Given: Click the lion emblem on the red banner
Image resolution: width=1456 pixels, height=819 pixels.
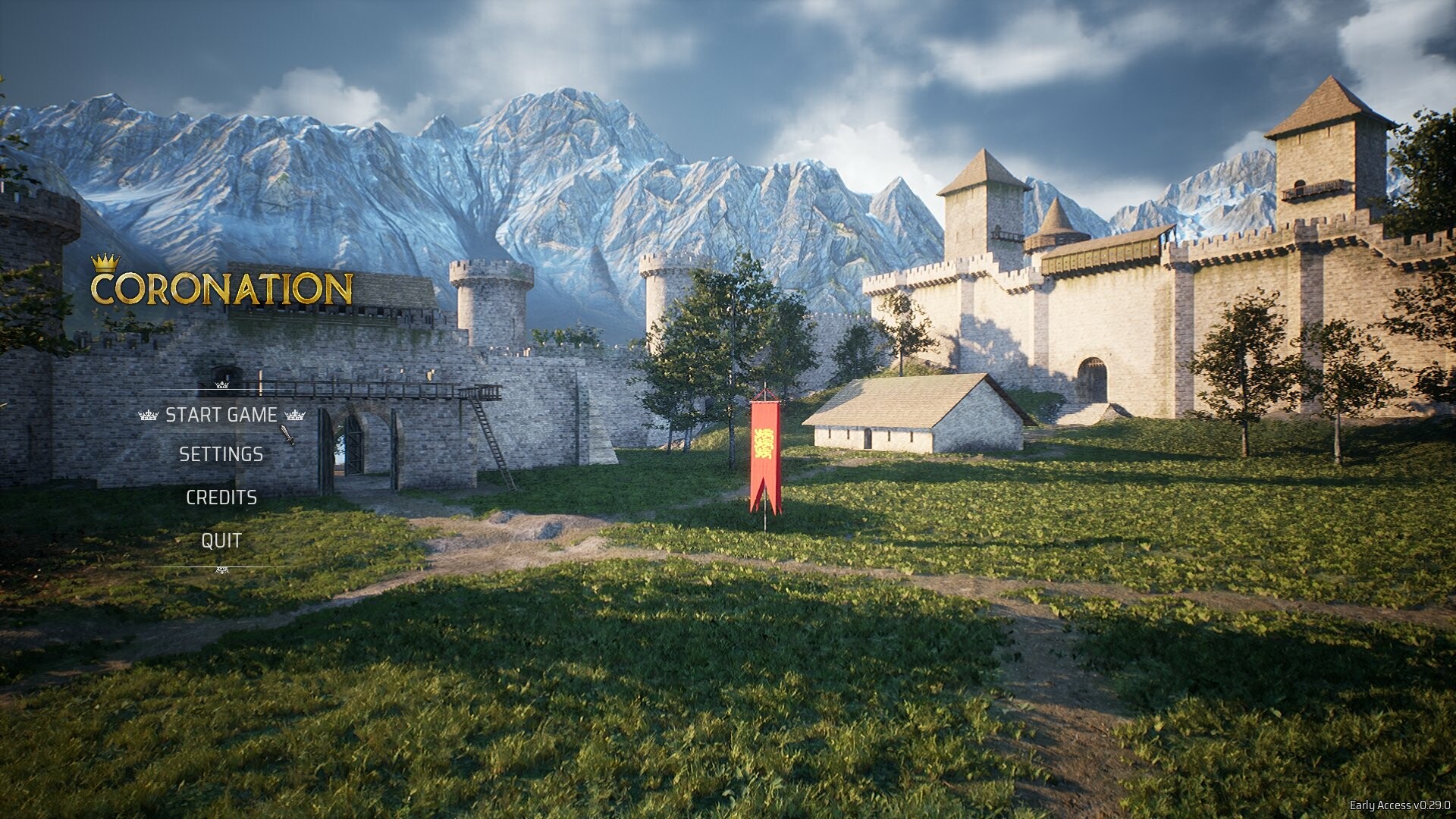Looking at the screenshot, I should coord(763,442).
